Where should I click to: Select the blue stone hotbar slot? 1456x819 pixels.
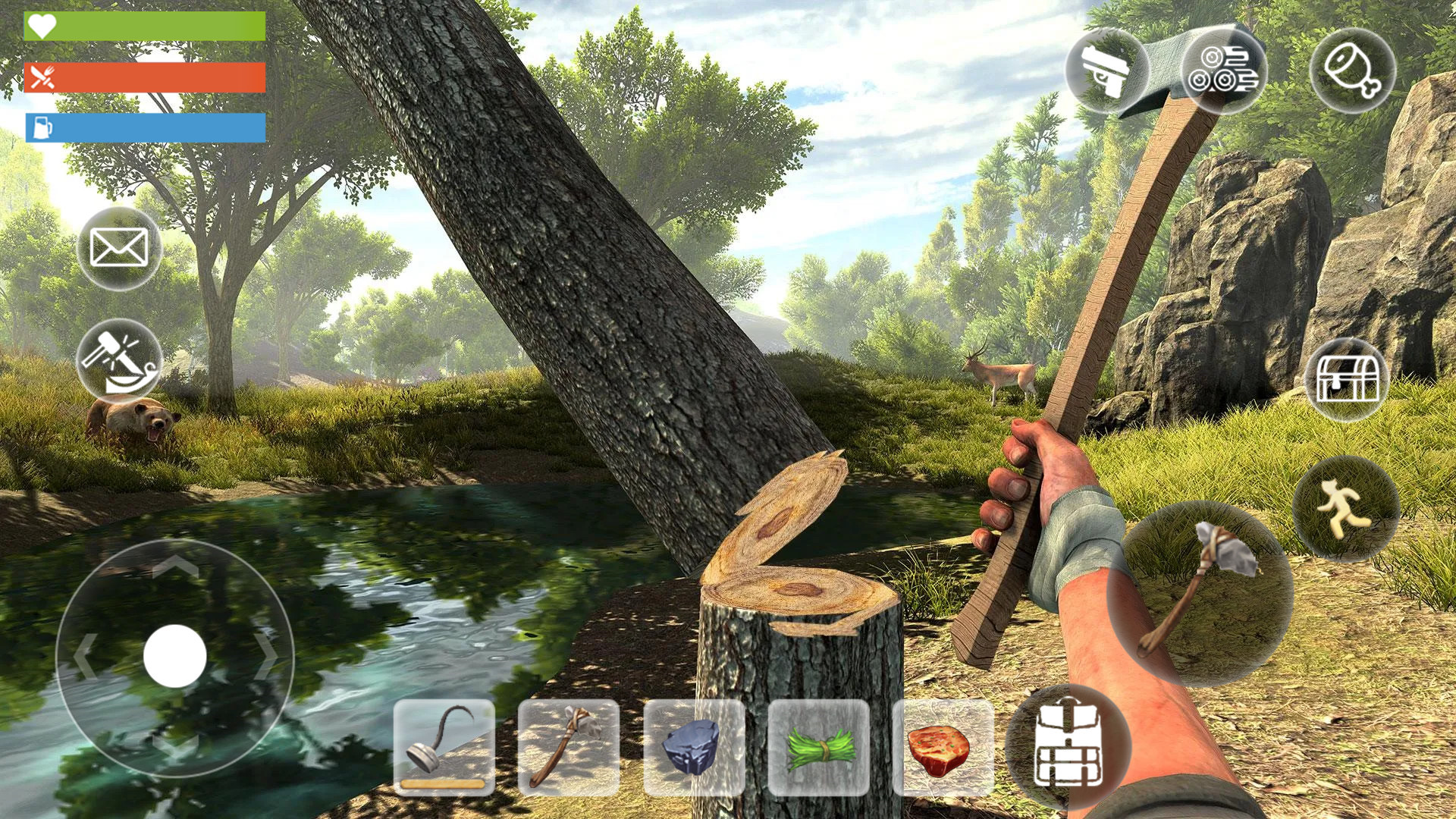(693, 747)
